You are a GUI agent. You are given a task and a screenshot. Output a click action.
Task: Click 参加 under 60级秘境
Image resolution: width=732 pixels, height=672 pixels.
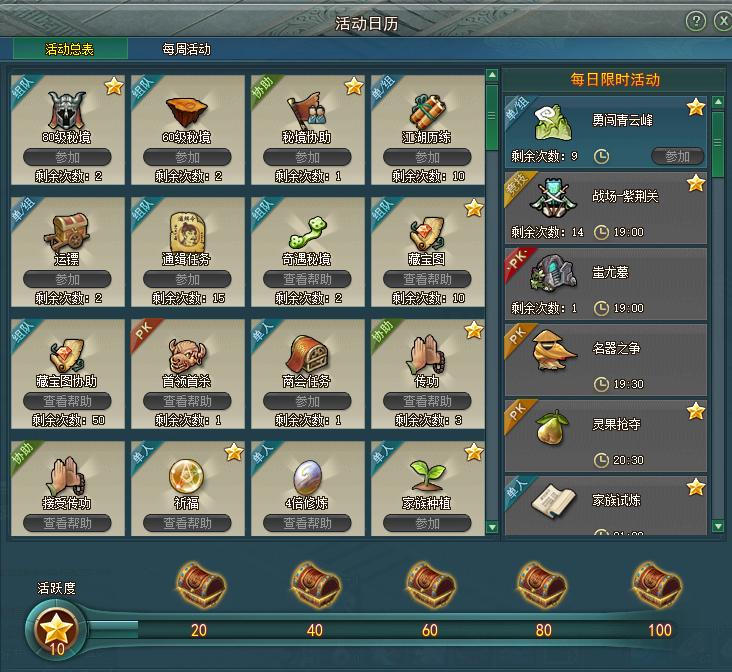188,157
